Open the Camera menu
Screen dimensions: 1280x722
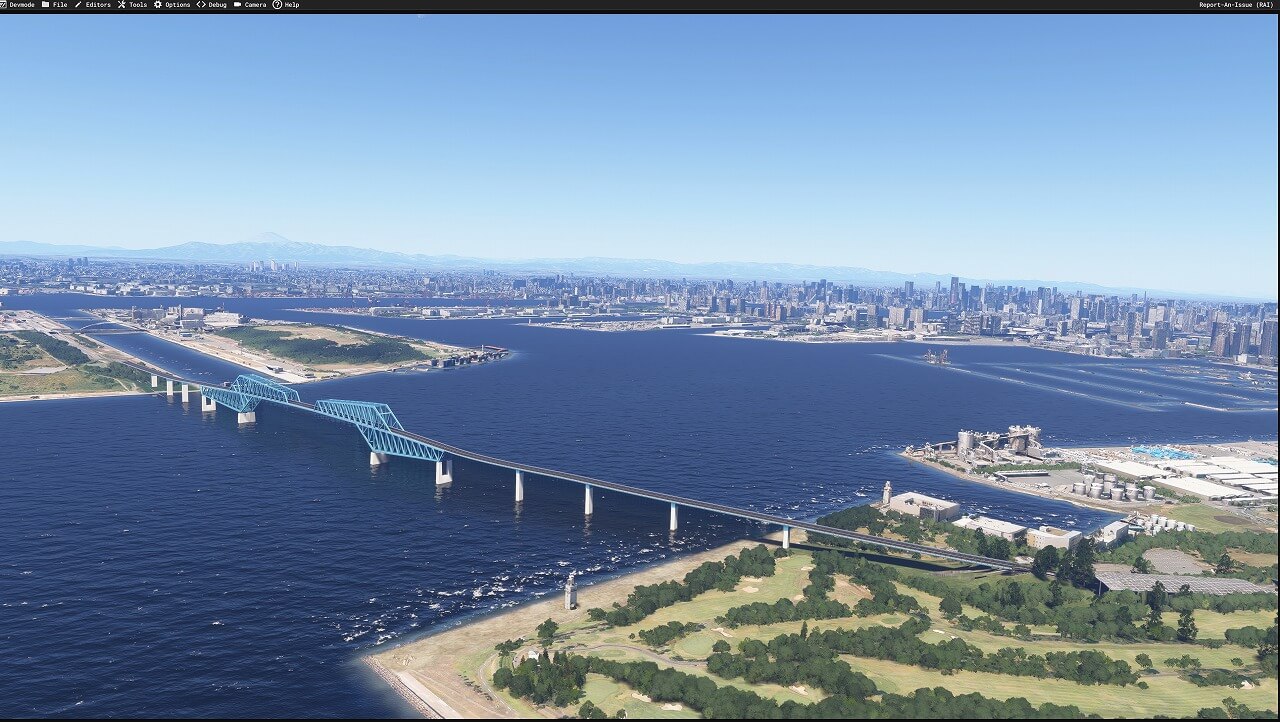(255, 5)
